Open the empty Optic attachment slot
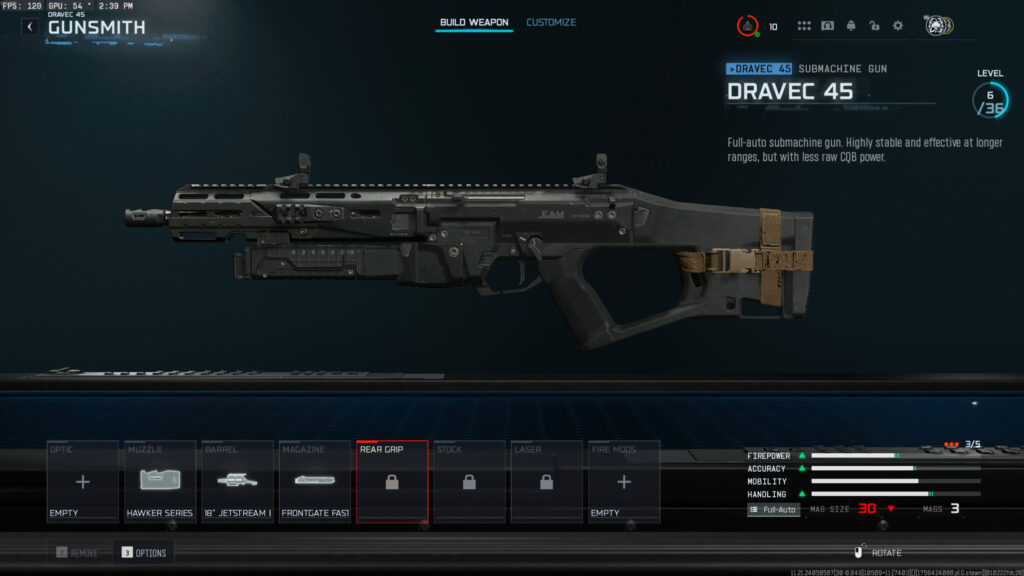 (82, 482)
